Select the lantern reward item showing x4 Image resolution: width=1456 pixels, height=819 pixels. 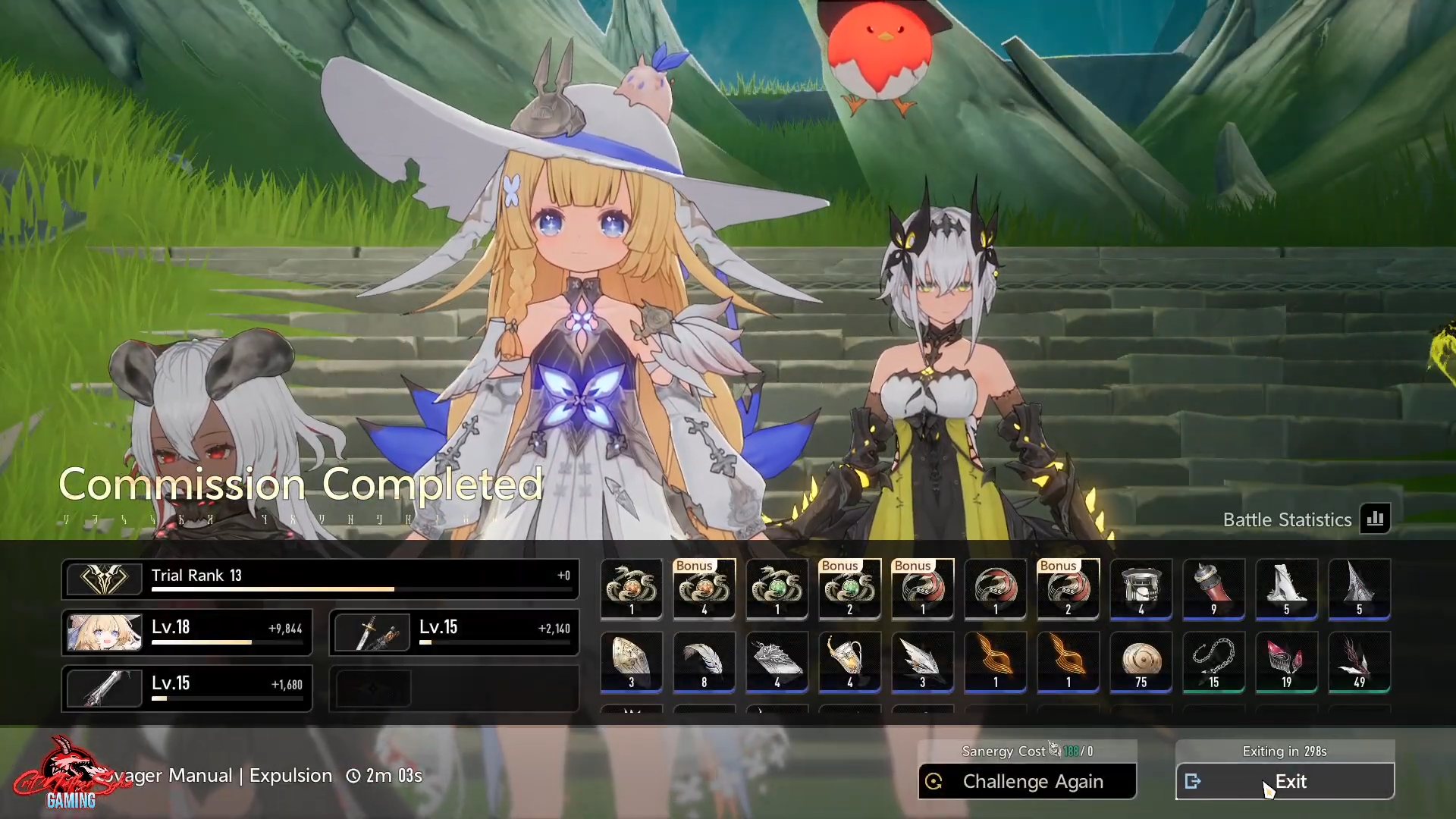[x=1141, y=590]
